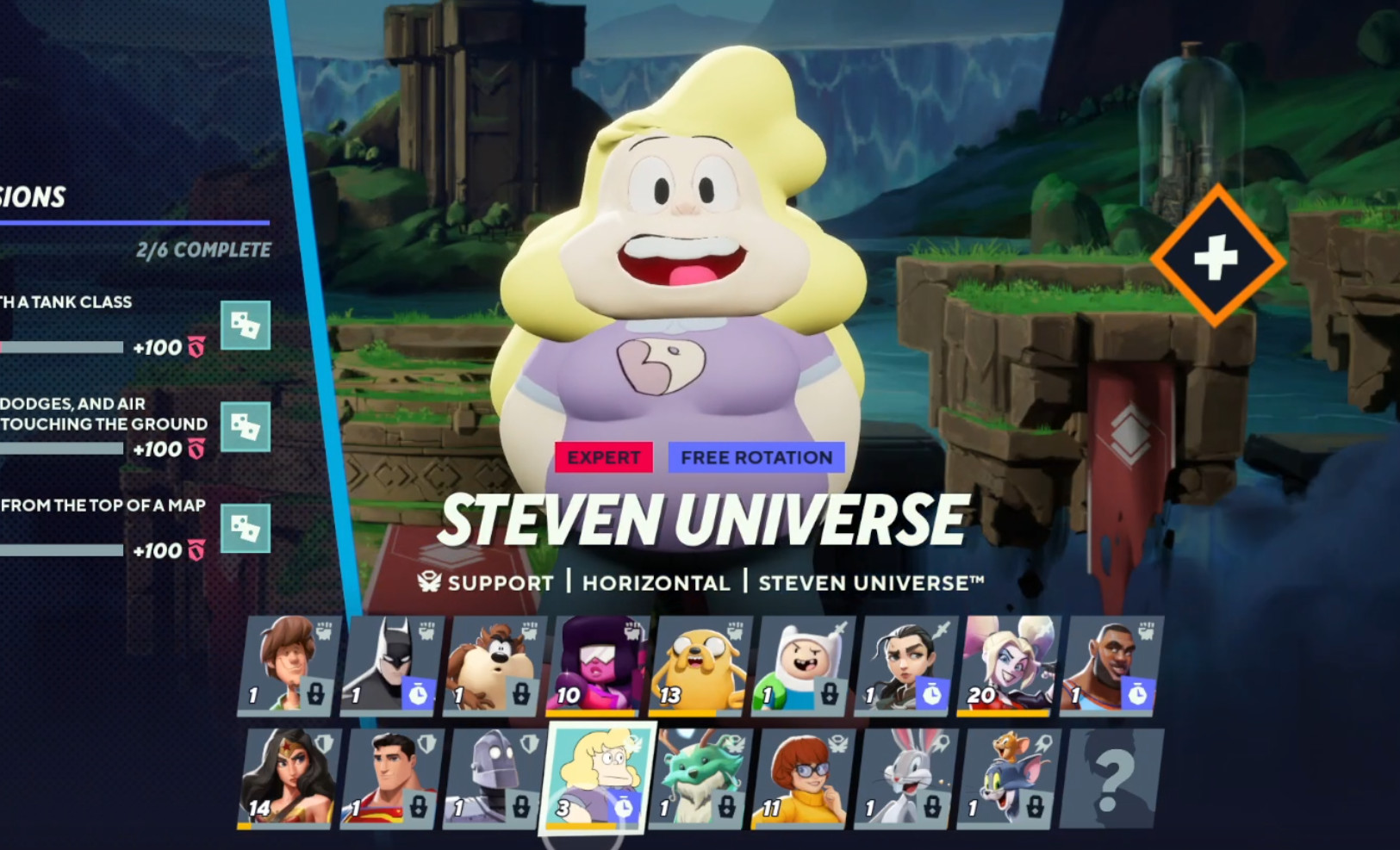Select the random character question mark tile
This screenshot has width=1400, height=850.
tap(1114, 778)
